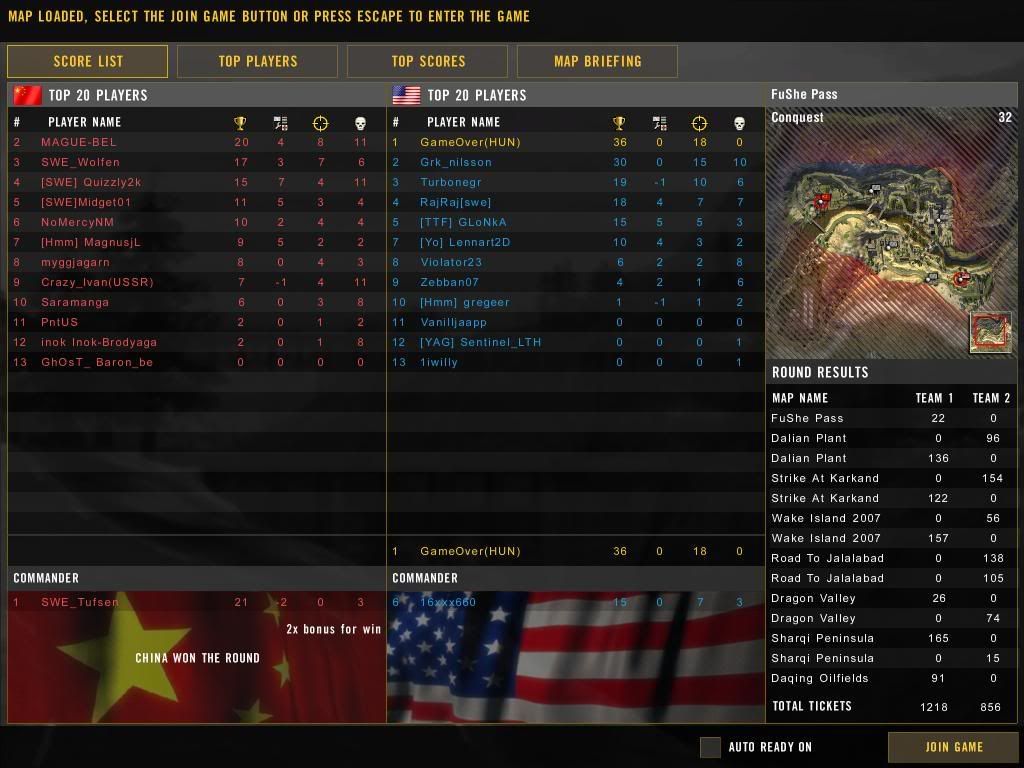Choose SWE_Wolfen's row on the scoreboard
The height and width of the screenshot is (768, 1024).
point(80,162)
